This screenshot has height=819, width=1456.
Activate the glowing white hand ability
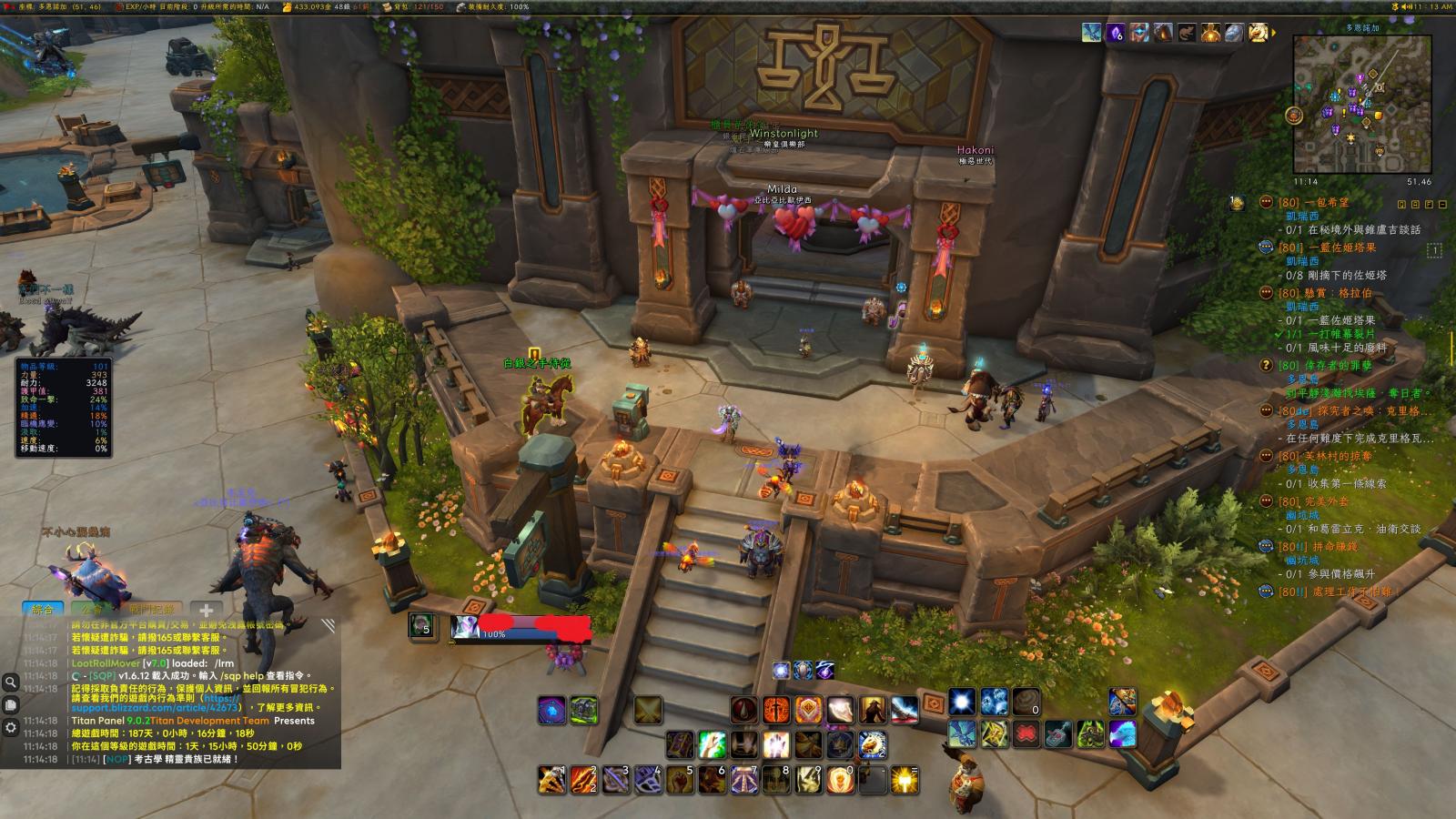pos(775,744)
